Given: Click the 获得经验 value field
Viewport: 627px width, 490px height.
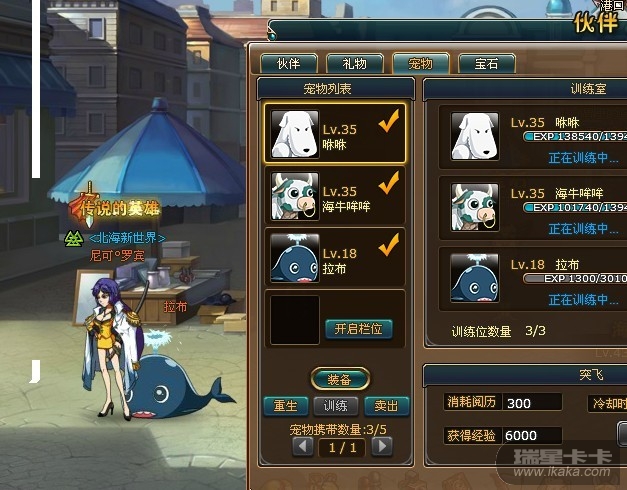Looking at the screenshot, I should coord(531,436).
